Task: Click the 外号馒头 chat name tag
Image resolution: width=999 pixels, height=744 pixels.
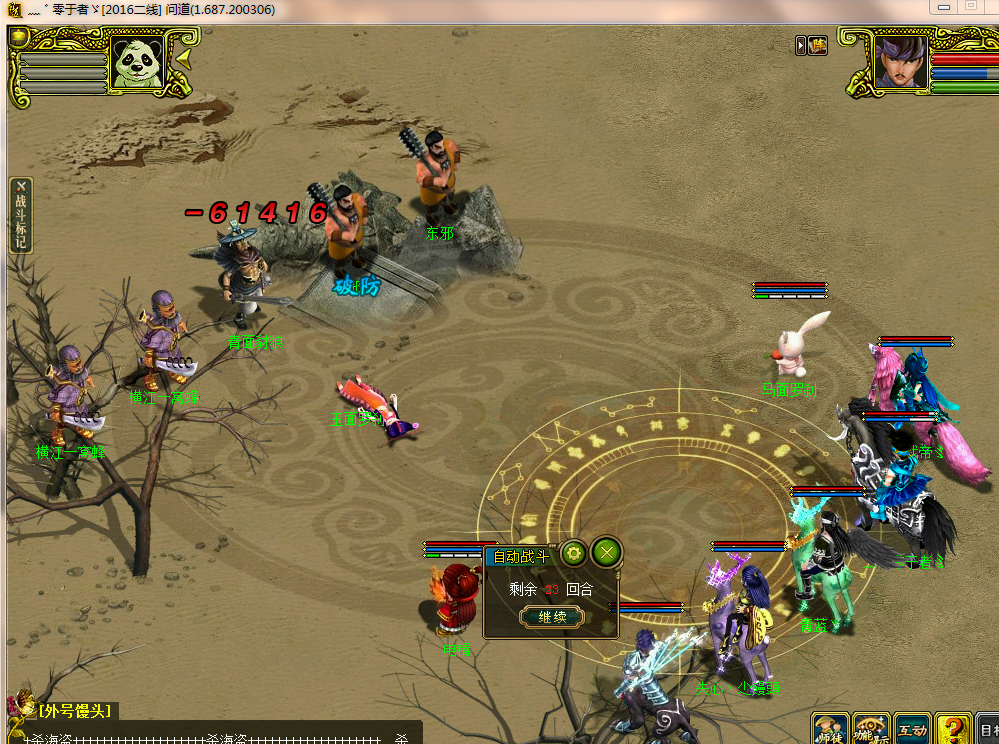Action: [x=75, y=711]
